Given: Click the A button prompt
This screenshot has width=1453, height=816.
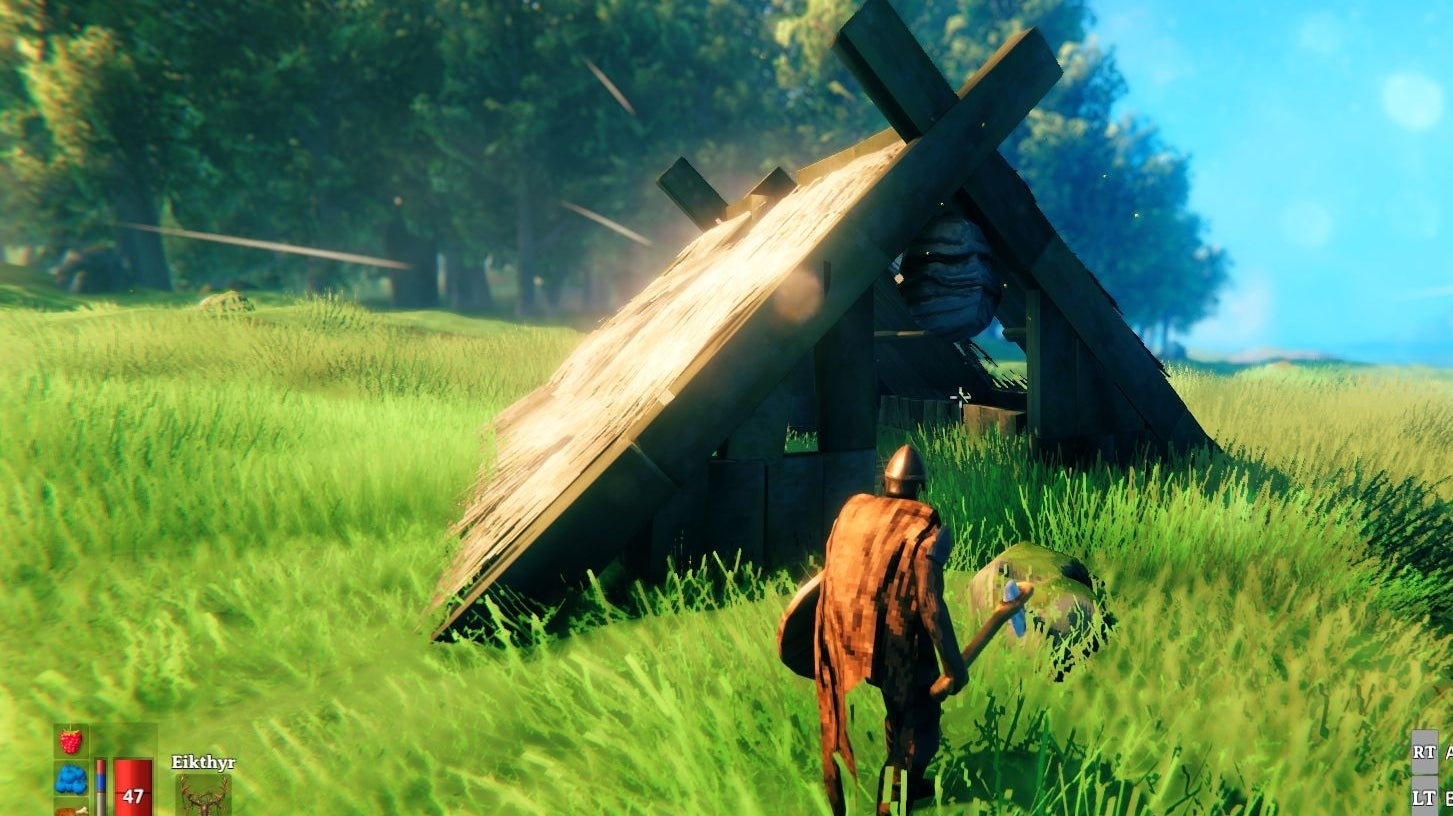Looking at the screenshot, I should click(1449, 752).
